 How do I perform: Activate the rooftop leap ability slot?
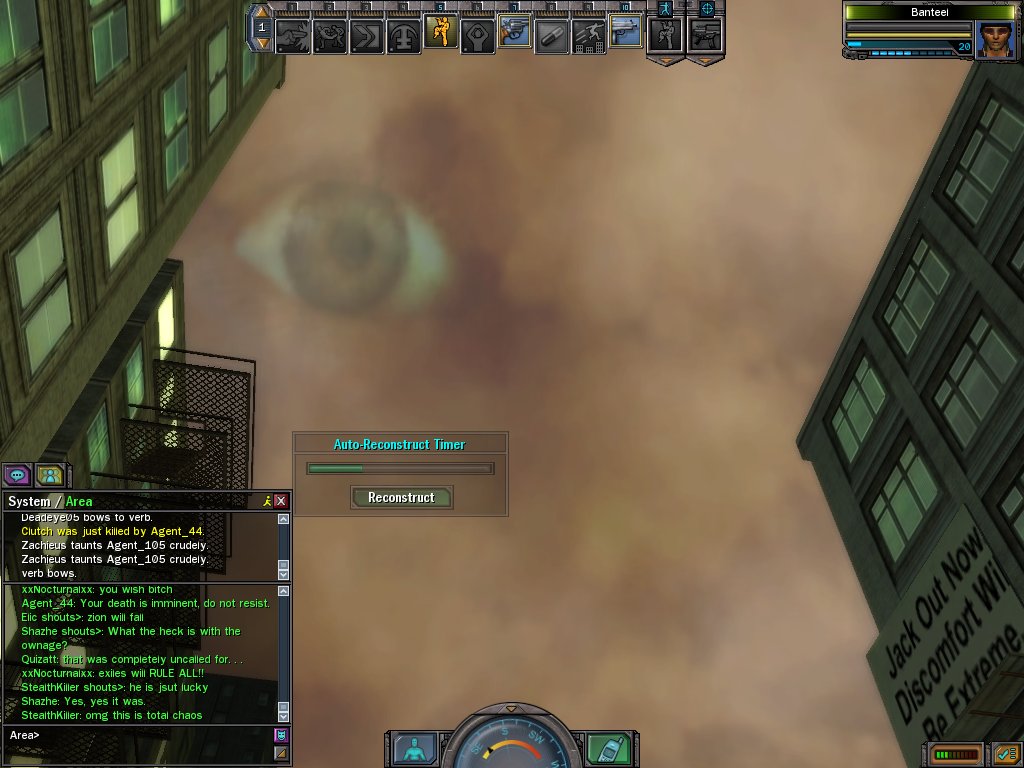click(588, 36)
